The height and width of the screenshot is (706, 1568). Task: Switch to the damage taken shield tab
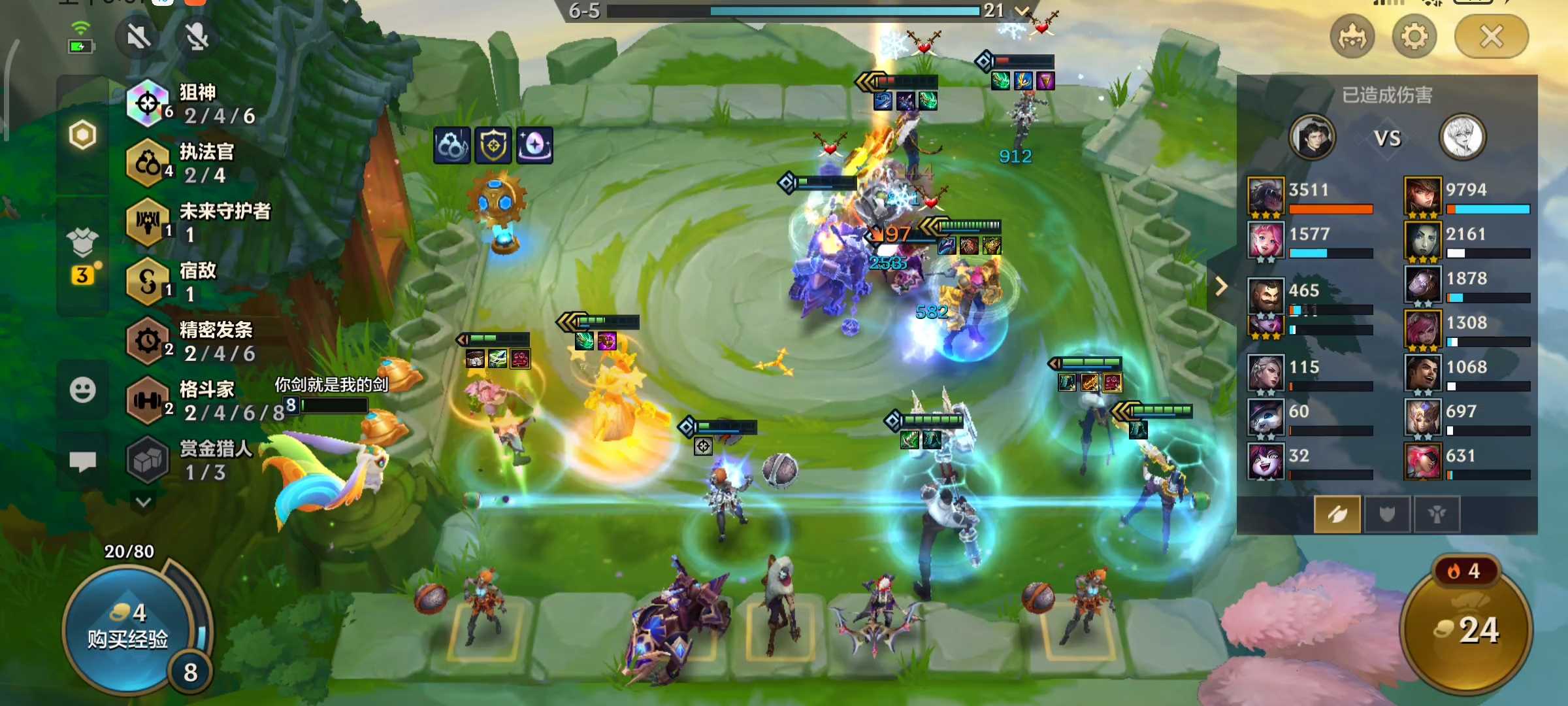pos(1386,514)
